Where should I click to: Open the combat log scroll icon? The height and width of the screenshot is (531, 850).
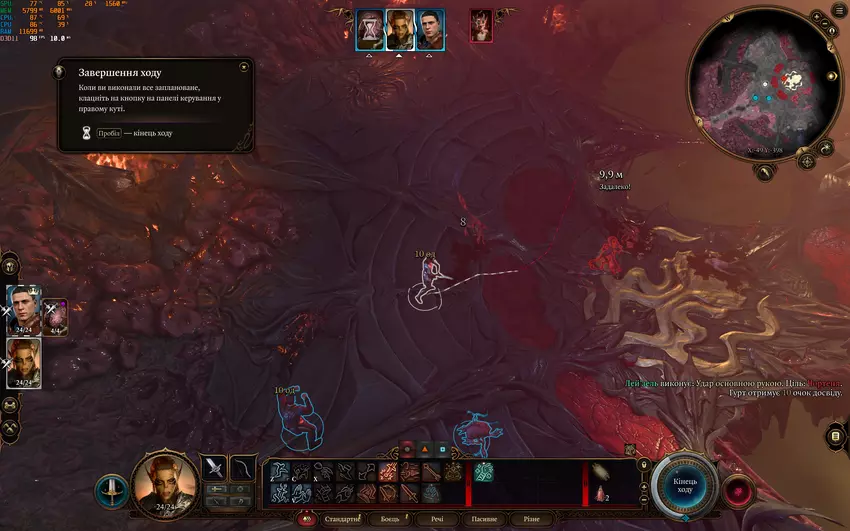coord(836,437)
